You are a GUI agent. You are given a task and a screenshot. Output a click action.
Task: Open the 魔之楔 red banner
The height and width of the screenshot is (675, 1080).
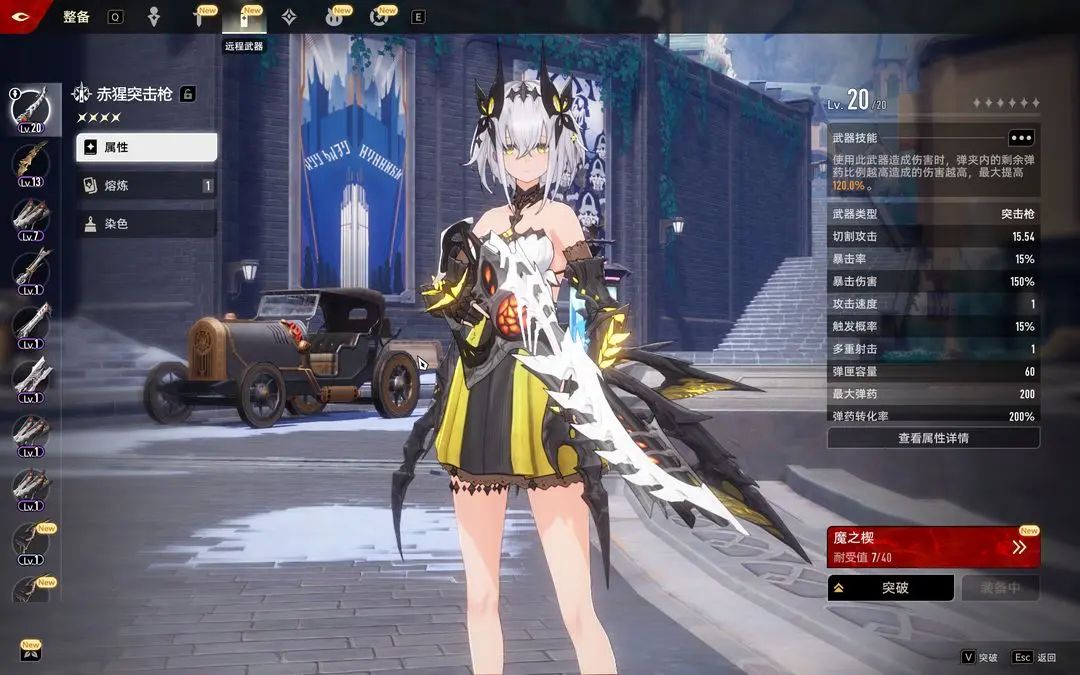pos(933,547)
